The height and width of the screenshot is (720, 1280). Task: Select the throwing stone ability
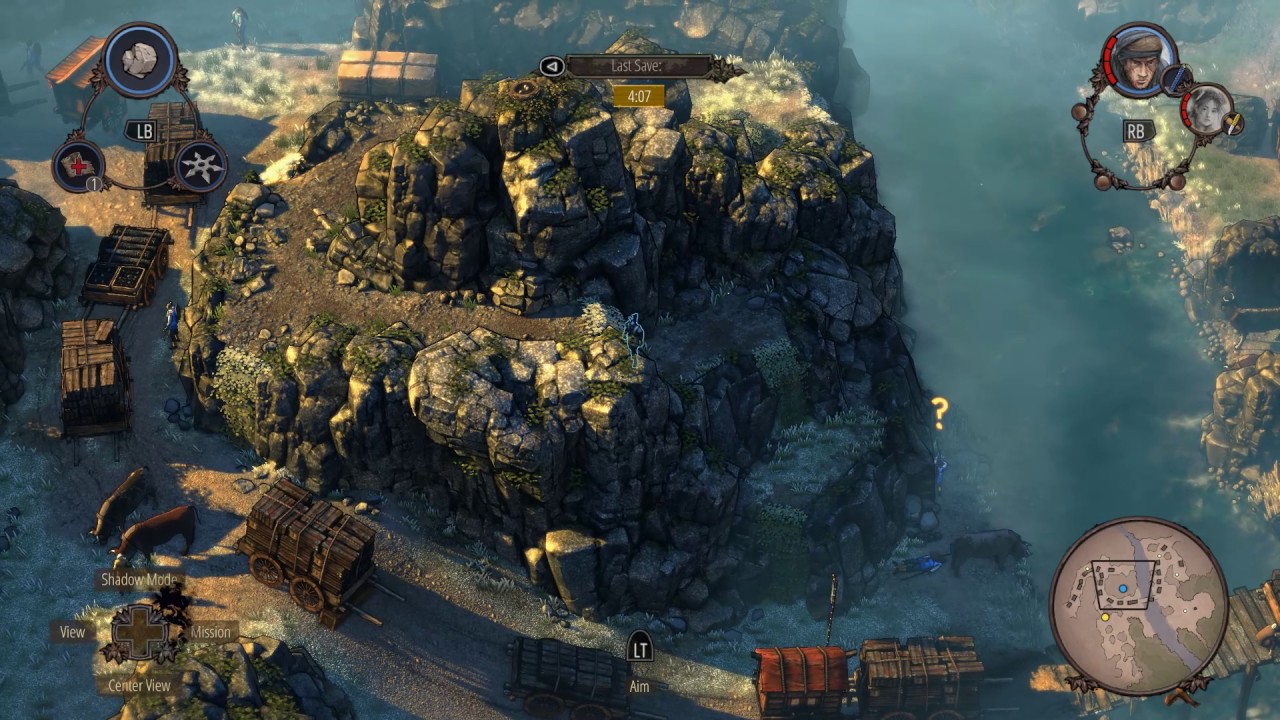point(140,59)
